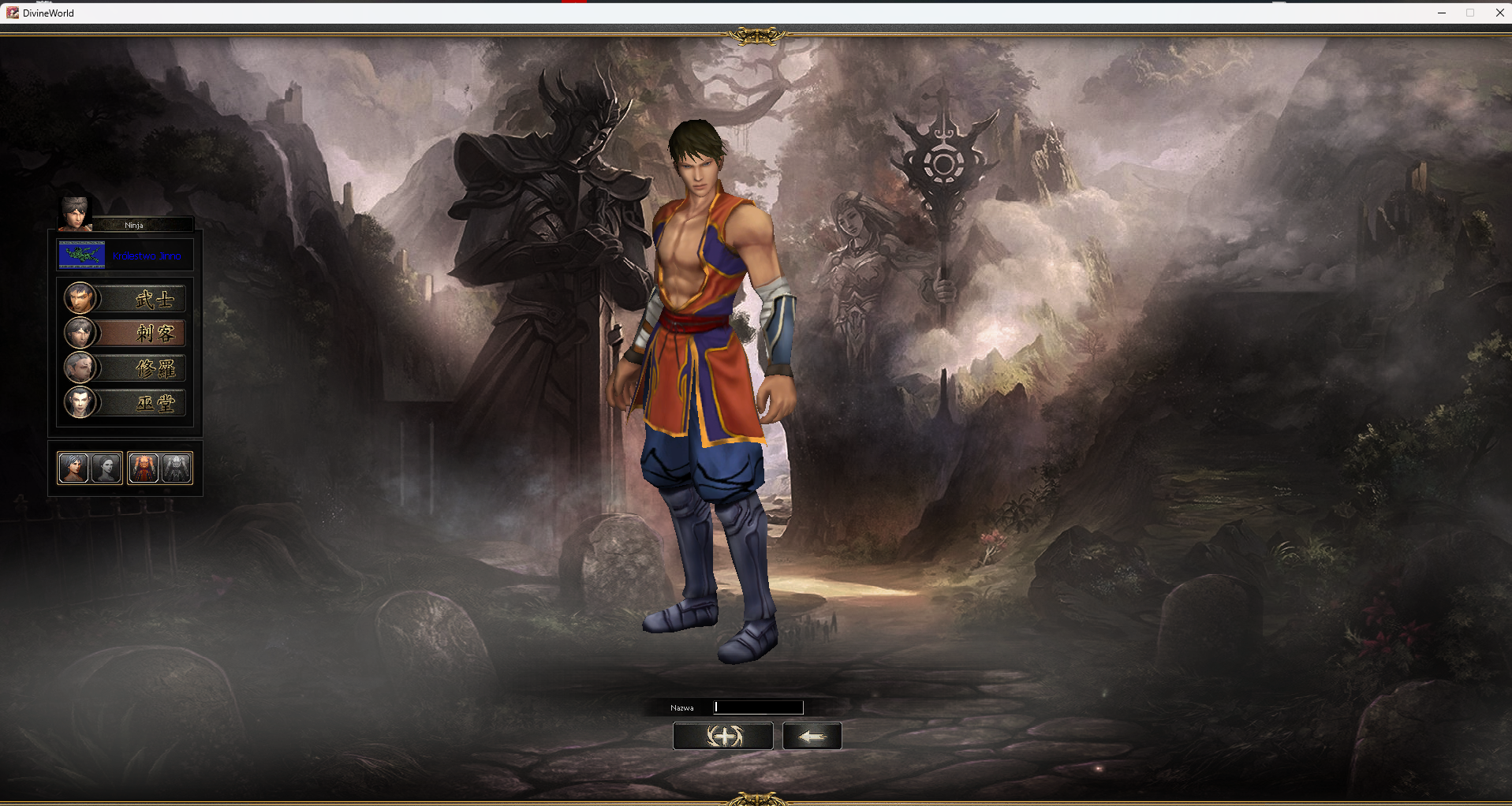Viewport: 1512px width, 806px height.
Task: Click the Ninja name banner label
Action: pyautogui.click(x=133, y=225)
